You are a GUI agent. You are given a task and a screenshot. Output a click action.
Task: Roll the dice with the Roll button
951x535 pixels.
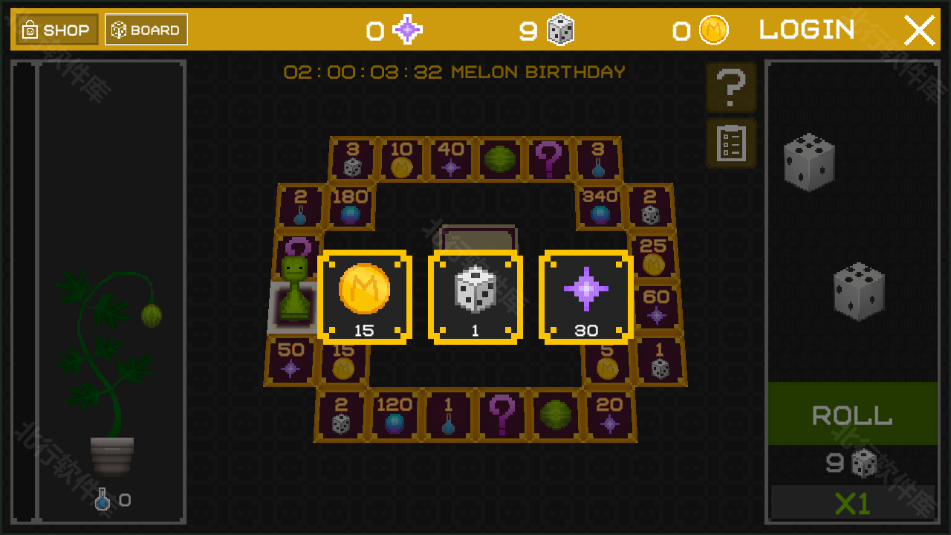(x=852, y=415)
